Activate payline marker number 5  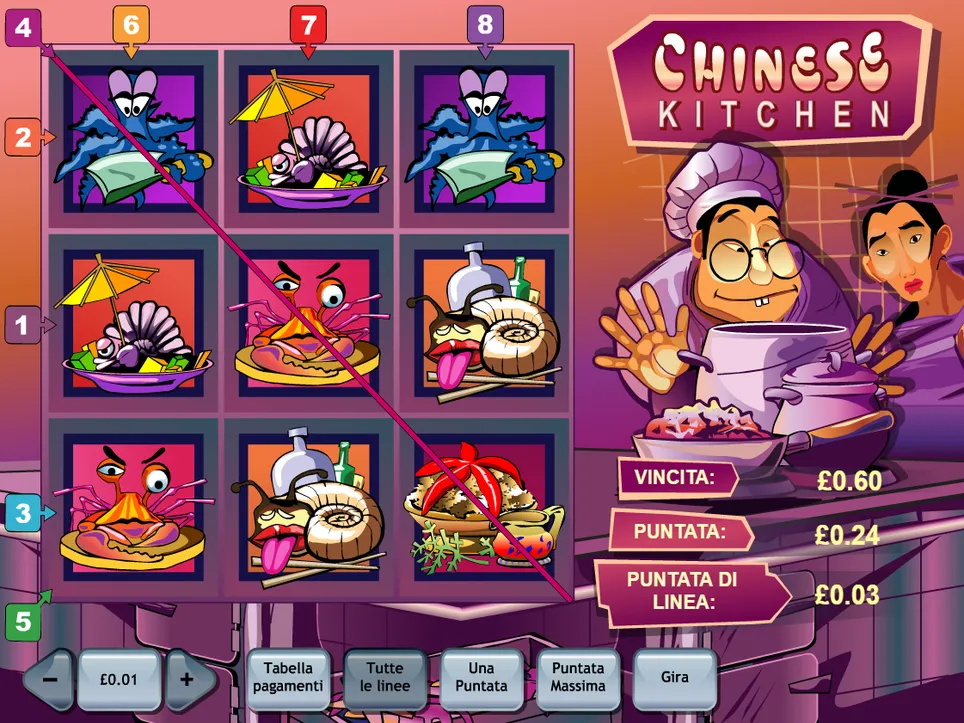[21, 622]
